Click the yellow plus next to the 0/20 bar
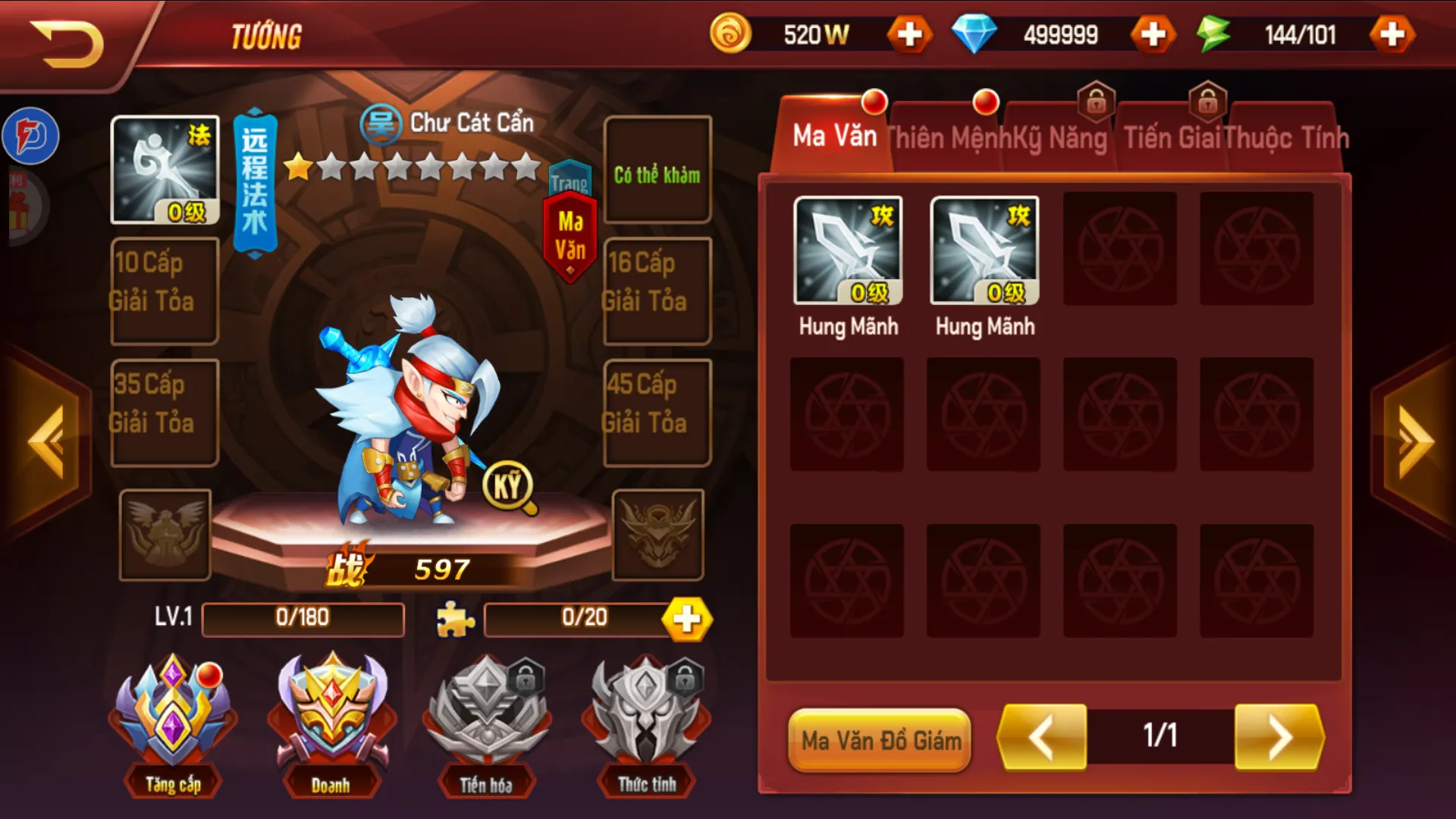1456x819 pixels. tap(686, 619)
